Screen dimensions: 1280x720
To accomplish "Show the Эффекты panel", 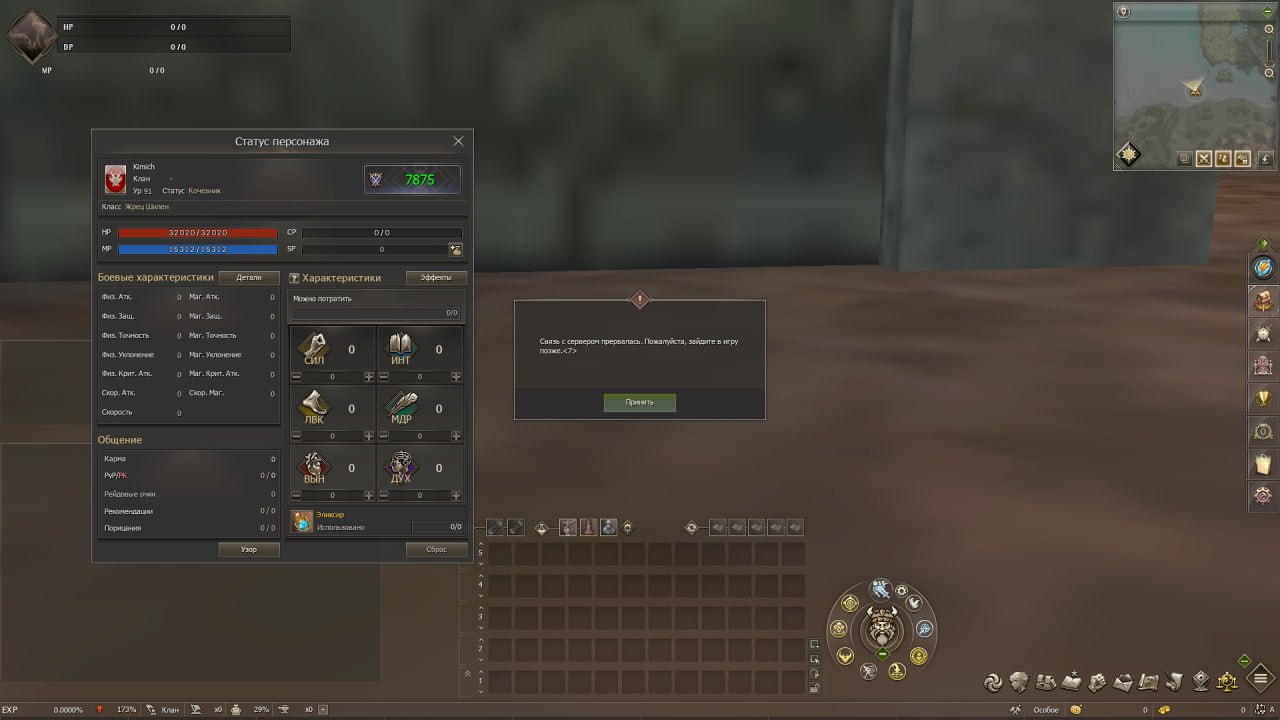I will pos(436,277).
